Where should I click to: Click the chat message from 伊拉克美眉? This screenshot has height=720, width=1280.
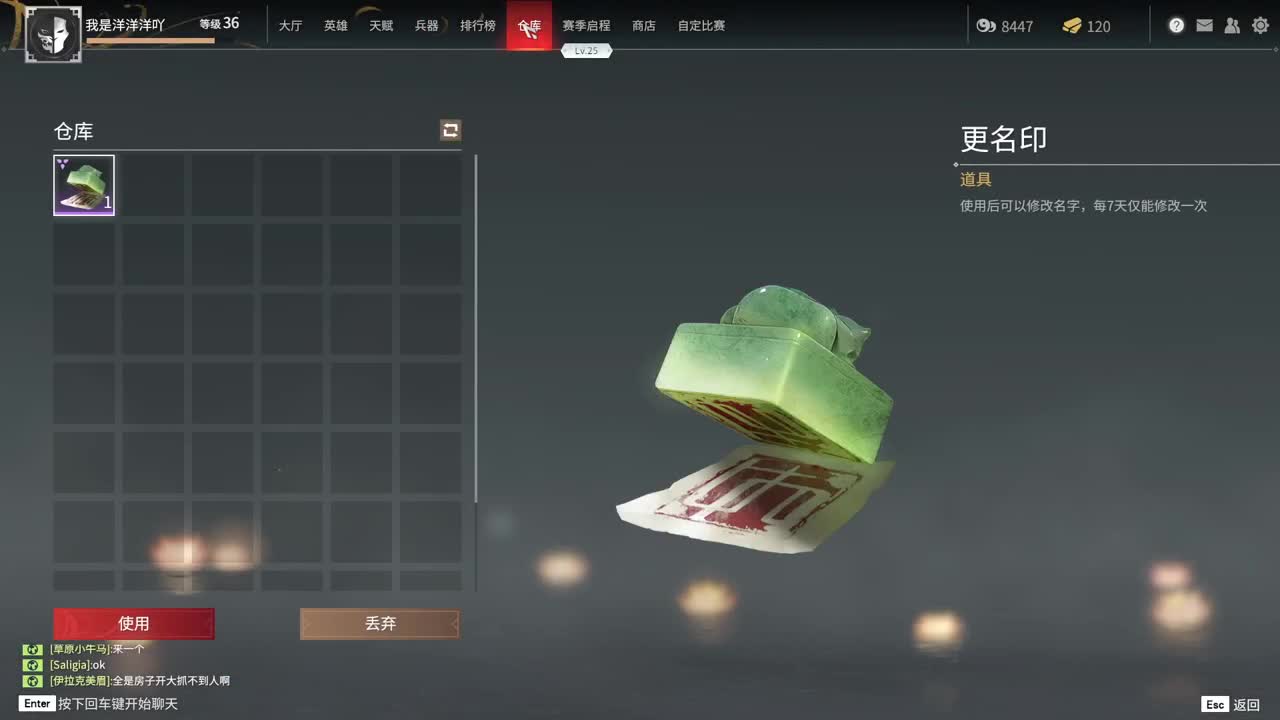pyautogui.click(x=140, y=678)
